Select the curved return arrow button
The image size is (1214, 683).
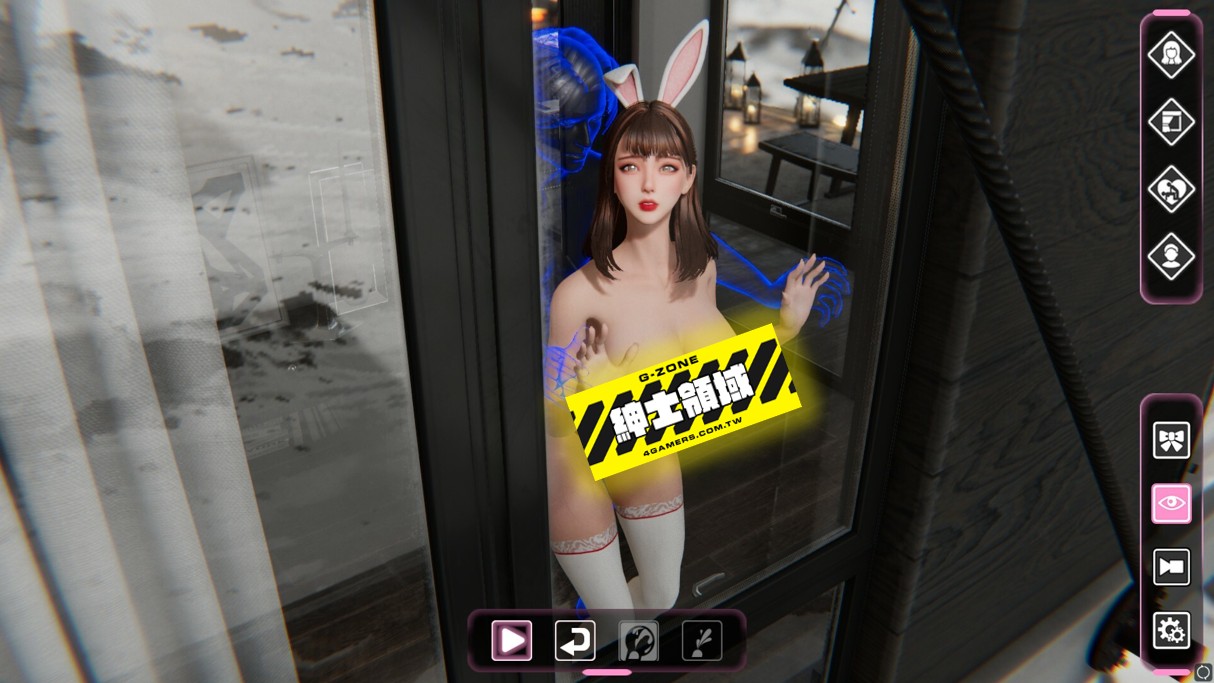(575, 640)
